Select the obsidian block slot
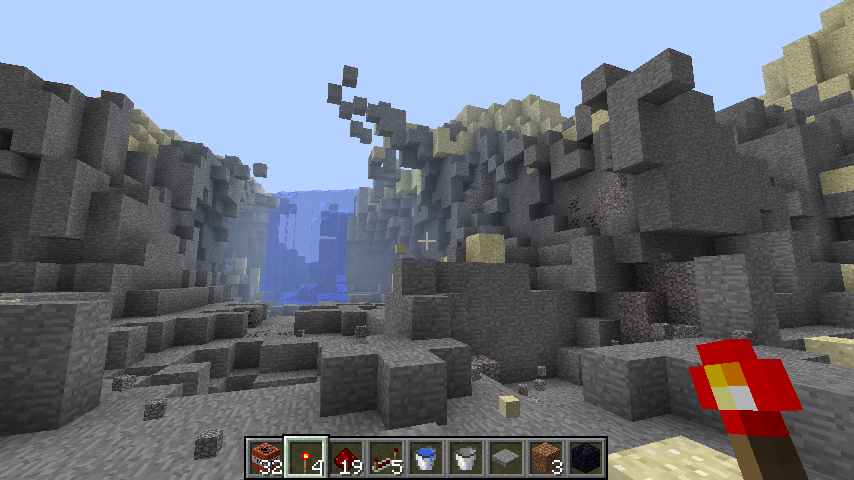The height and width of the screenshot is (480, 854). pyautogui.click(x=586, y=457)
